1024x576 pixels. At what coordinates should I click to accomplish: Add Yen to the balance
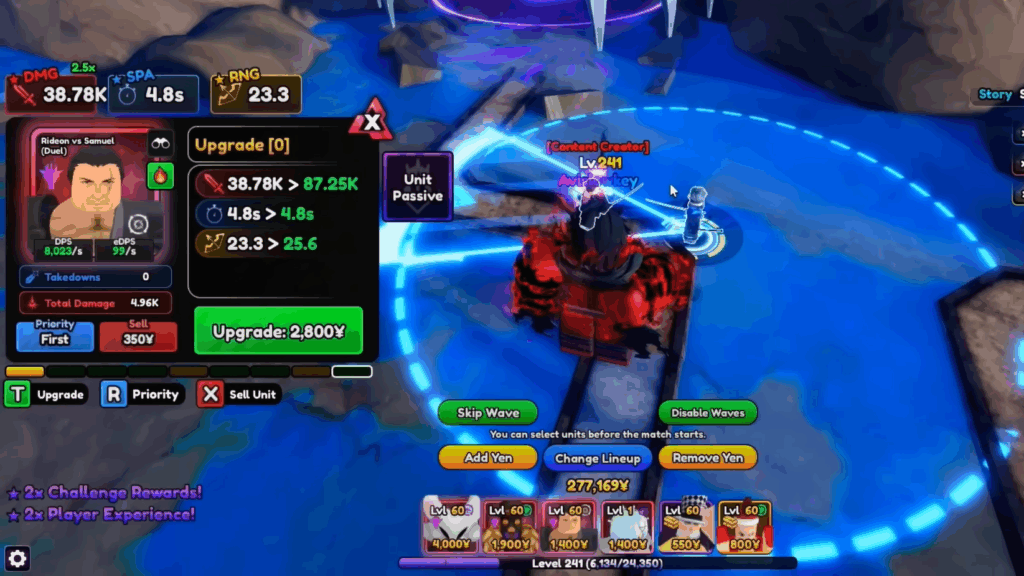[x=488, y=457]
